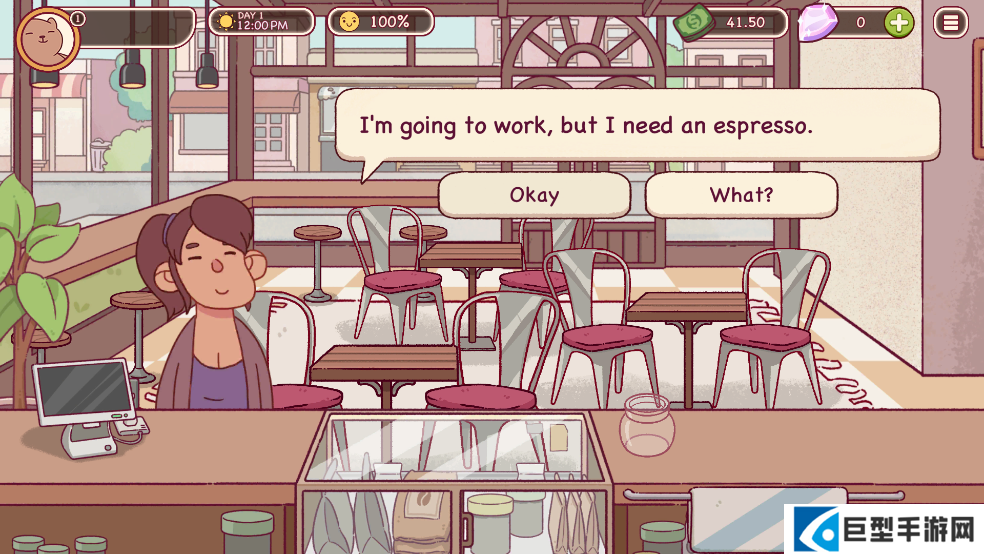This screenshot has height=554, width=984.
Task: Choose the "What?" dialogue reply
Action: [741, 195]
